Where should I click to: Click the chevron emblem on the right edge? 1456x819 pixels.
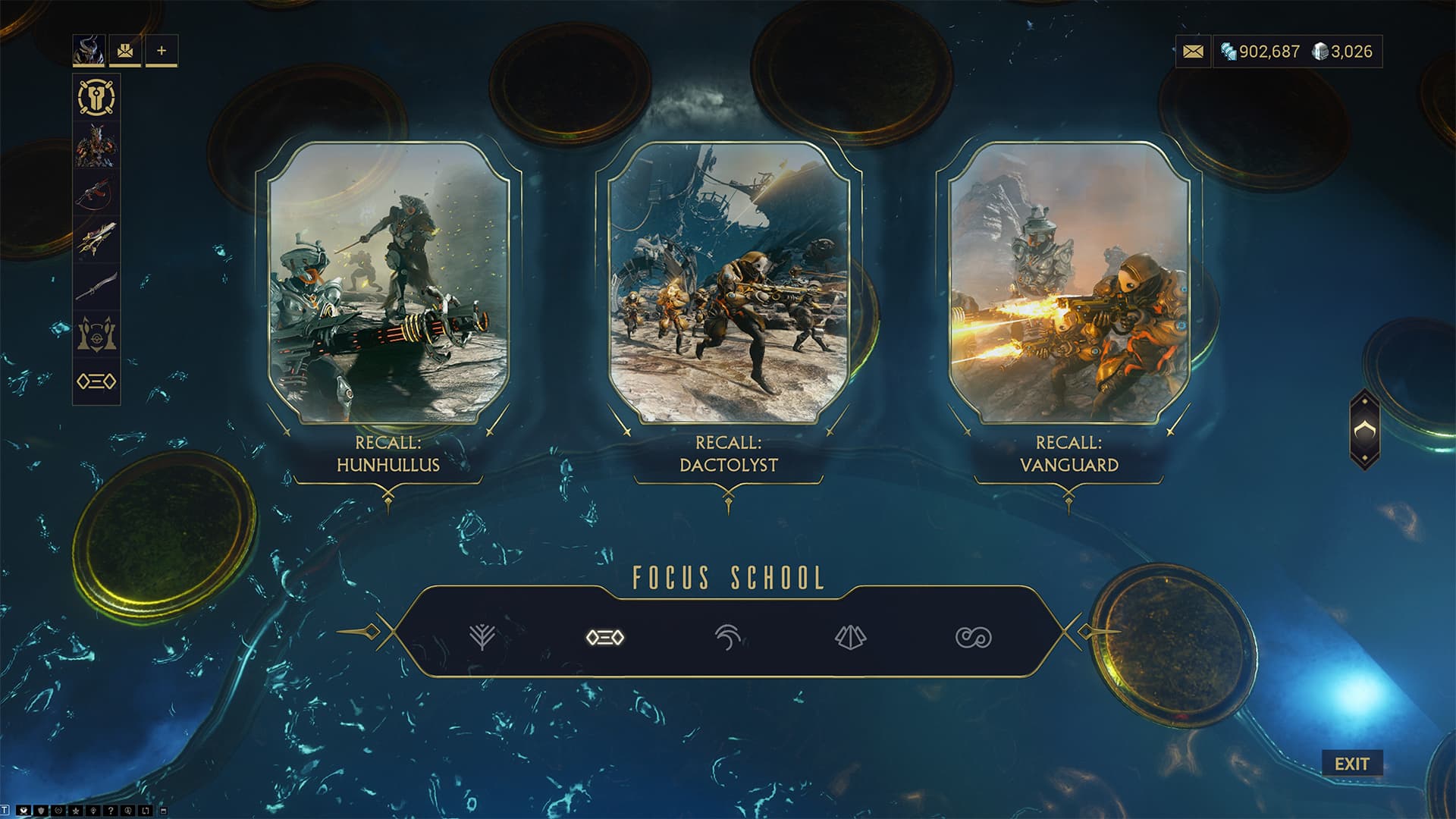pyautogui.click(x=1364, y=430)
